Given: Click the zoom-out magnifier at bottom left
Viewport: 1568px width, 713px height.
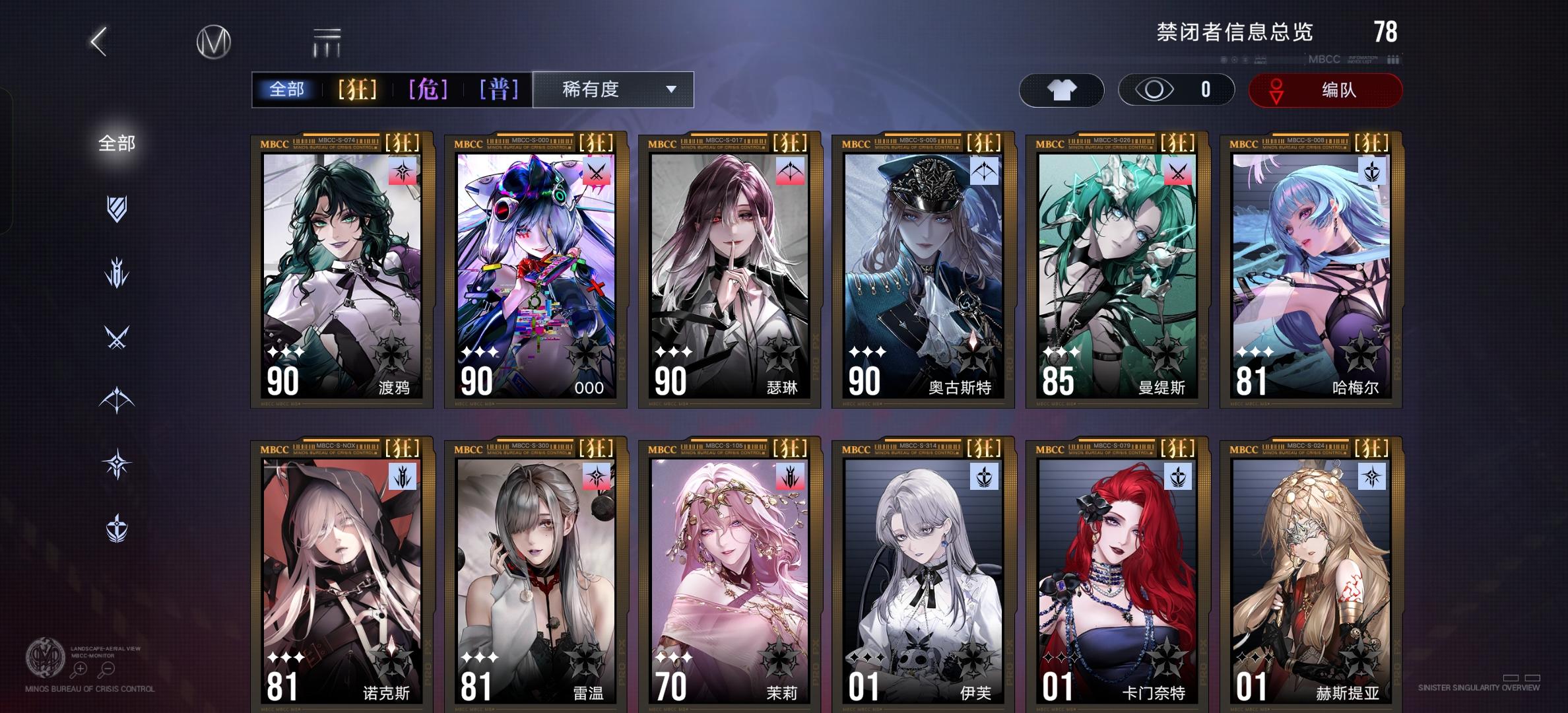Looking at the screenshot, I should click(108, 668).
